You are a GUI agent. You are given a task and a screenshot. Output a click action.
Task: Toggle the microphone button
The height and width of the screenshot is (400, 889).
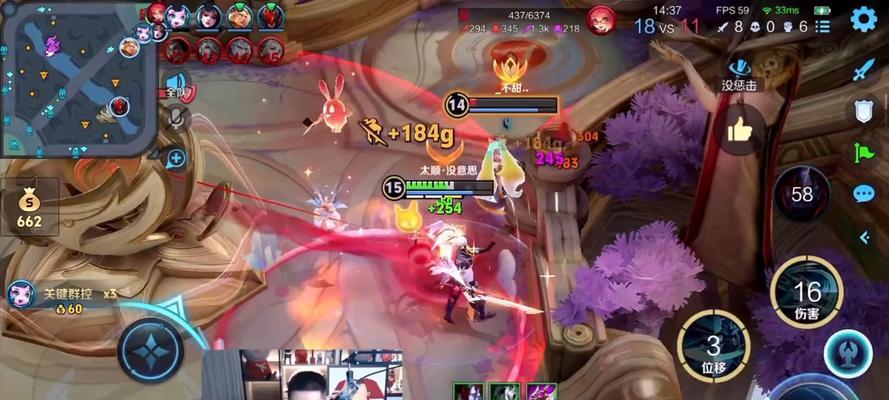pyautogui.click(x=177, y=119)
